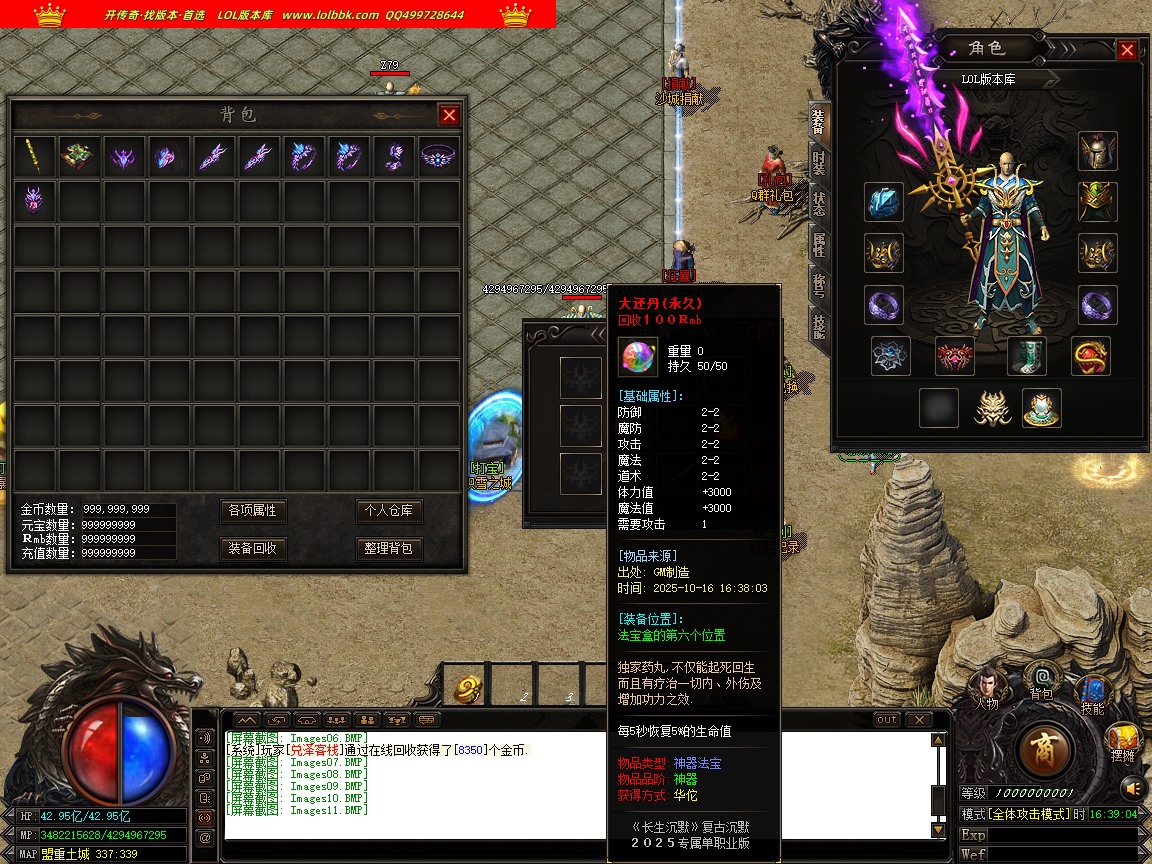Click the equipped helmet slot
Screen dimensions: 1152x864
1097,151
